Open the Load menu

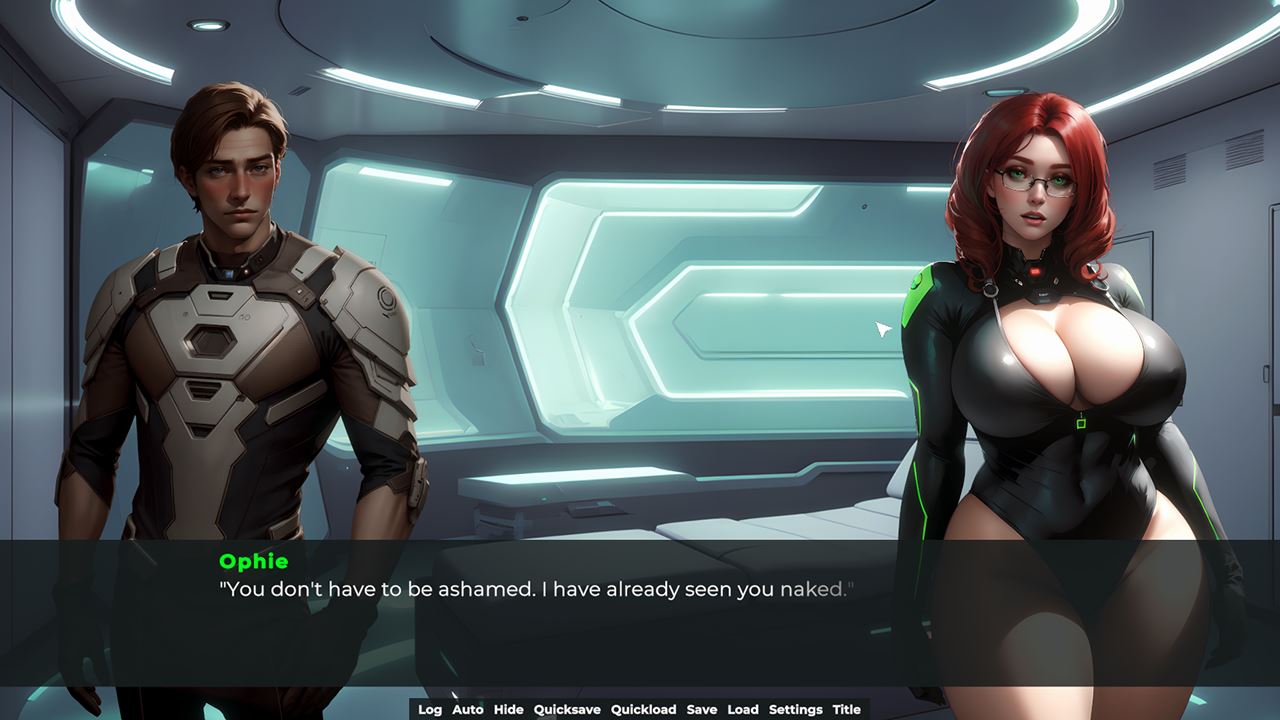click(x=742, y=709)
